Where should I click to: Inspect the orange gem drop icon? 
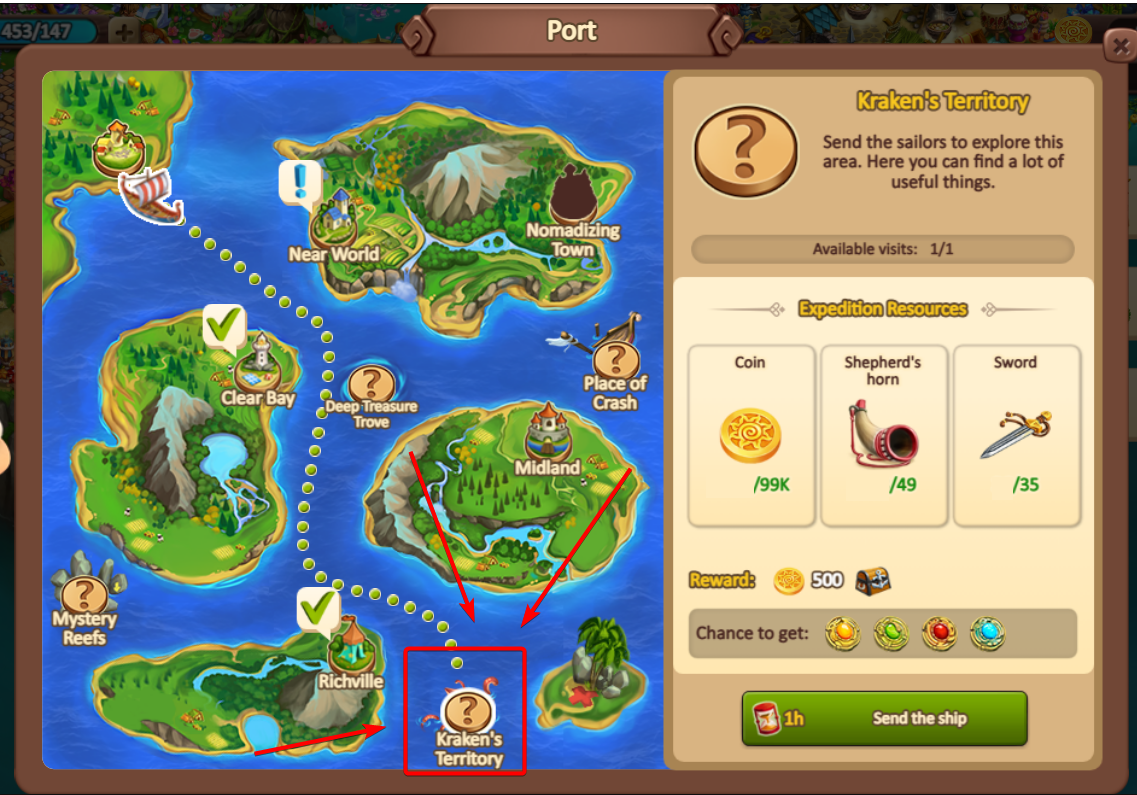[842, 633]
